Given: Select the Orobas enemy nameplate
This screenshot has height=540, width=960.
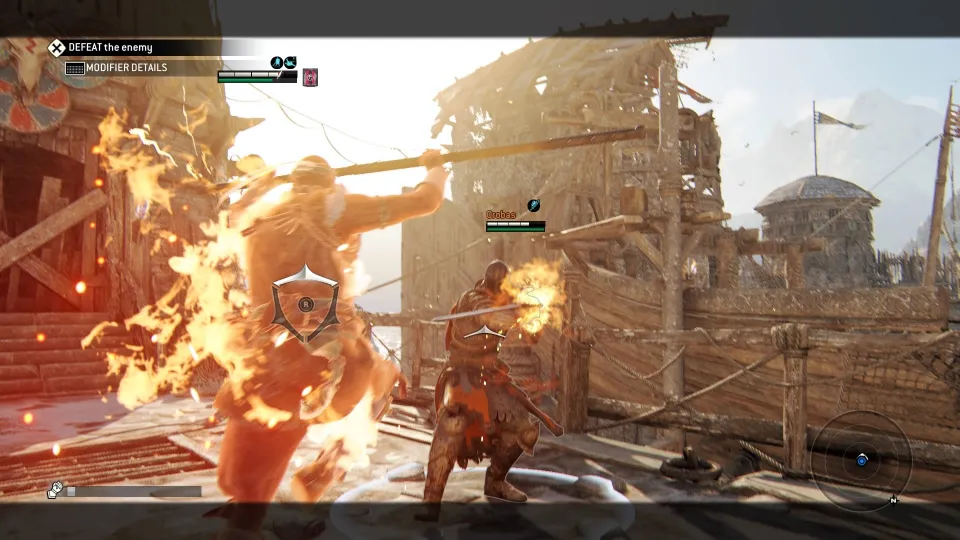Looking at the screenshot, I should click(501, 215).
